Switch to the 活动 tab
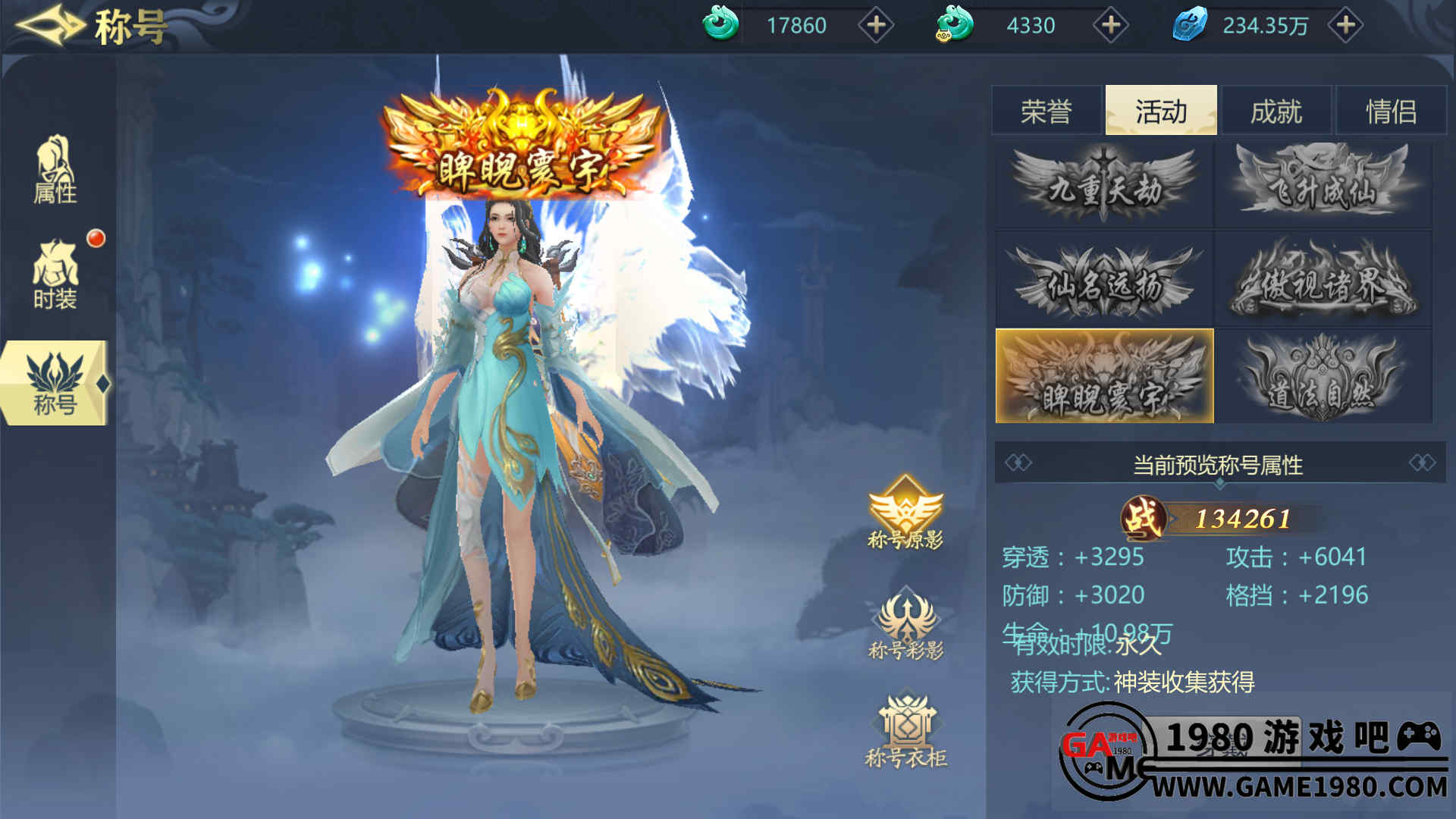This screenshot has height=819, width=1456. point(1161,111)
